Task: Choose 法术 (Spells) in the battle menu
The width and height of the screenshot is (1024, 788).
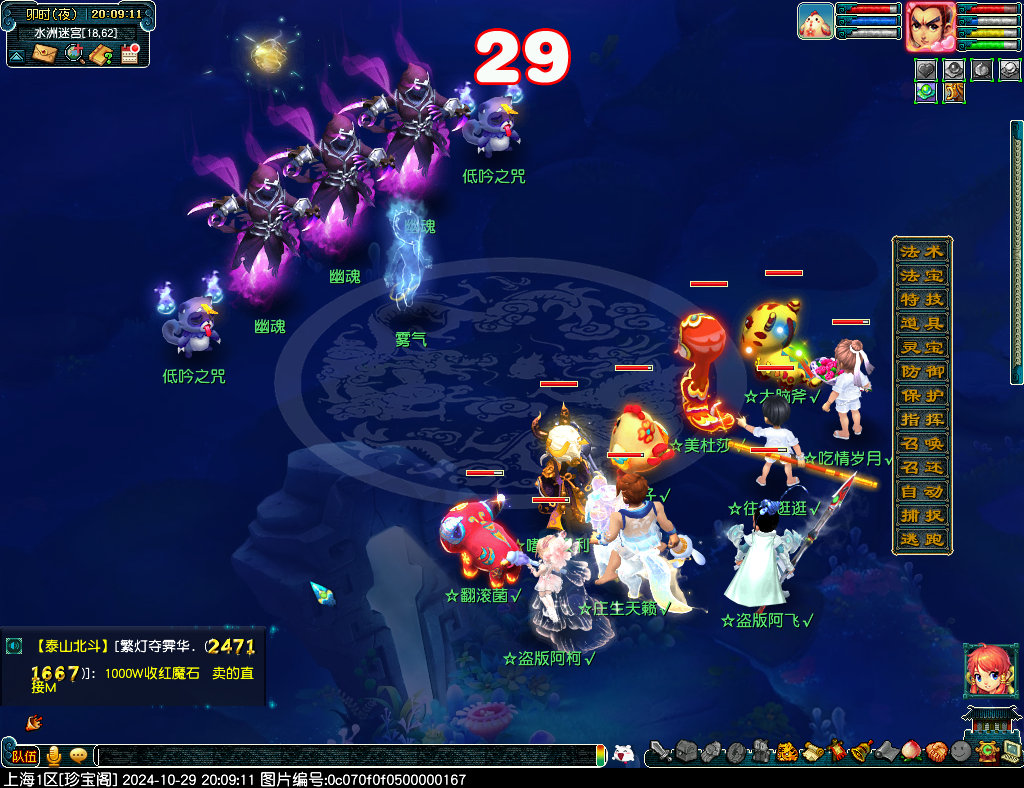Action: point(921,251)
